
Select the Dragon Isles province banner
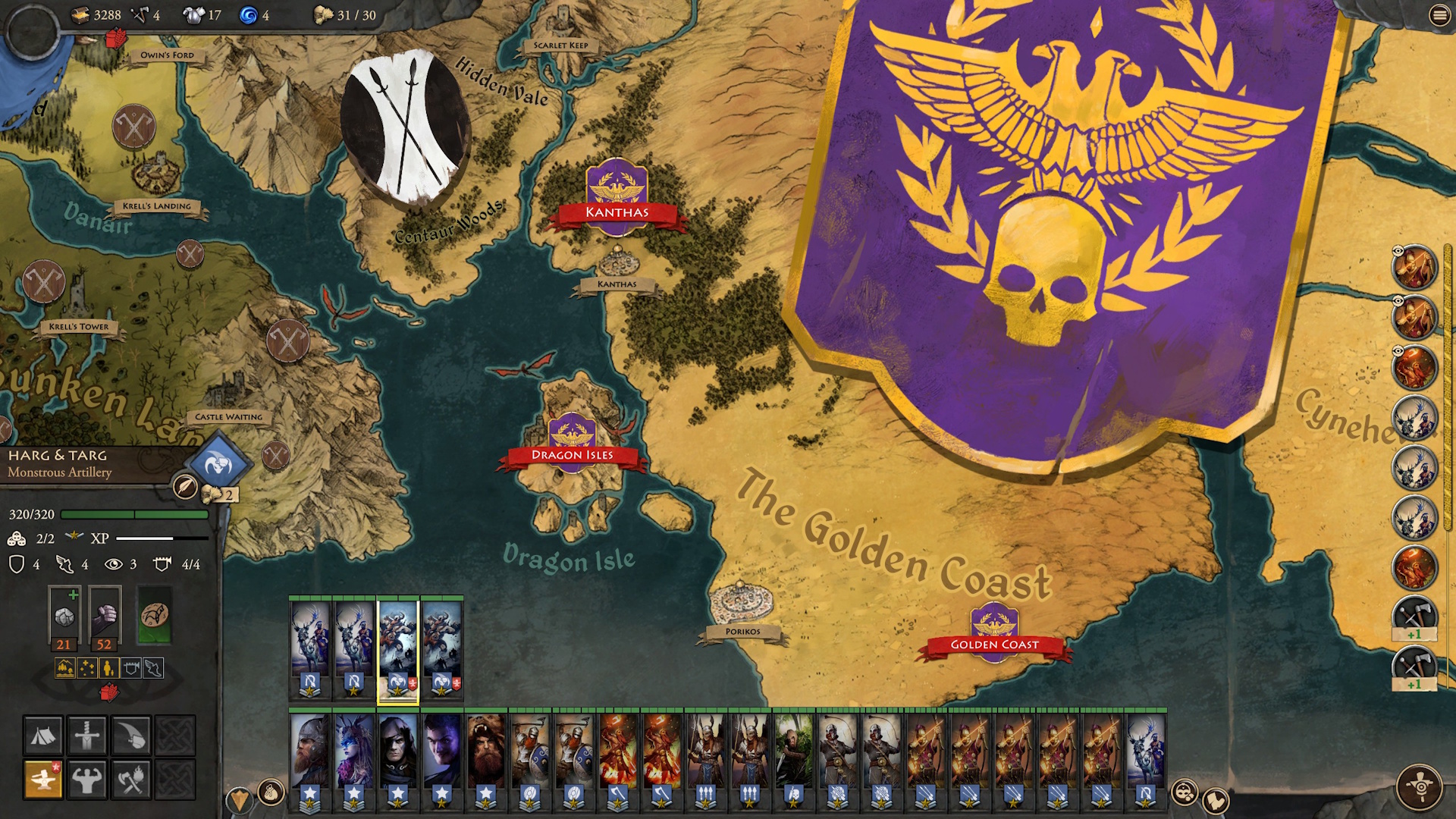pyautogui.click(x=572, y=454)
